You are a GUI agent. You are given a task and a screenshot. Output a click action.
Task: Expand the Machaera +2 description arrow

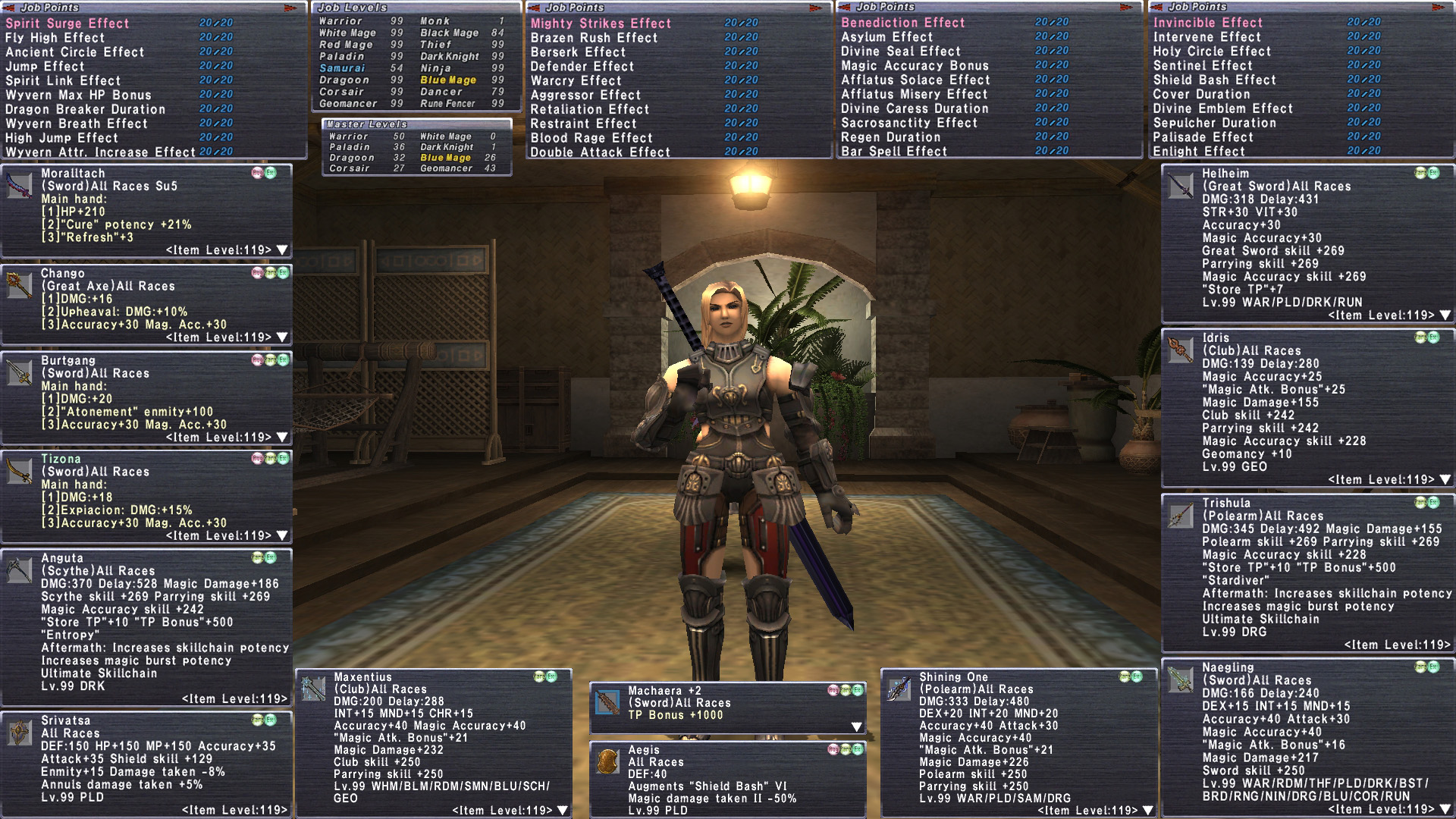tap(856, 726)
